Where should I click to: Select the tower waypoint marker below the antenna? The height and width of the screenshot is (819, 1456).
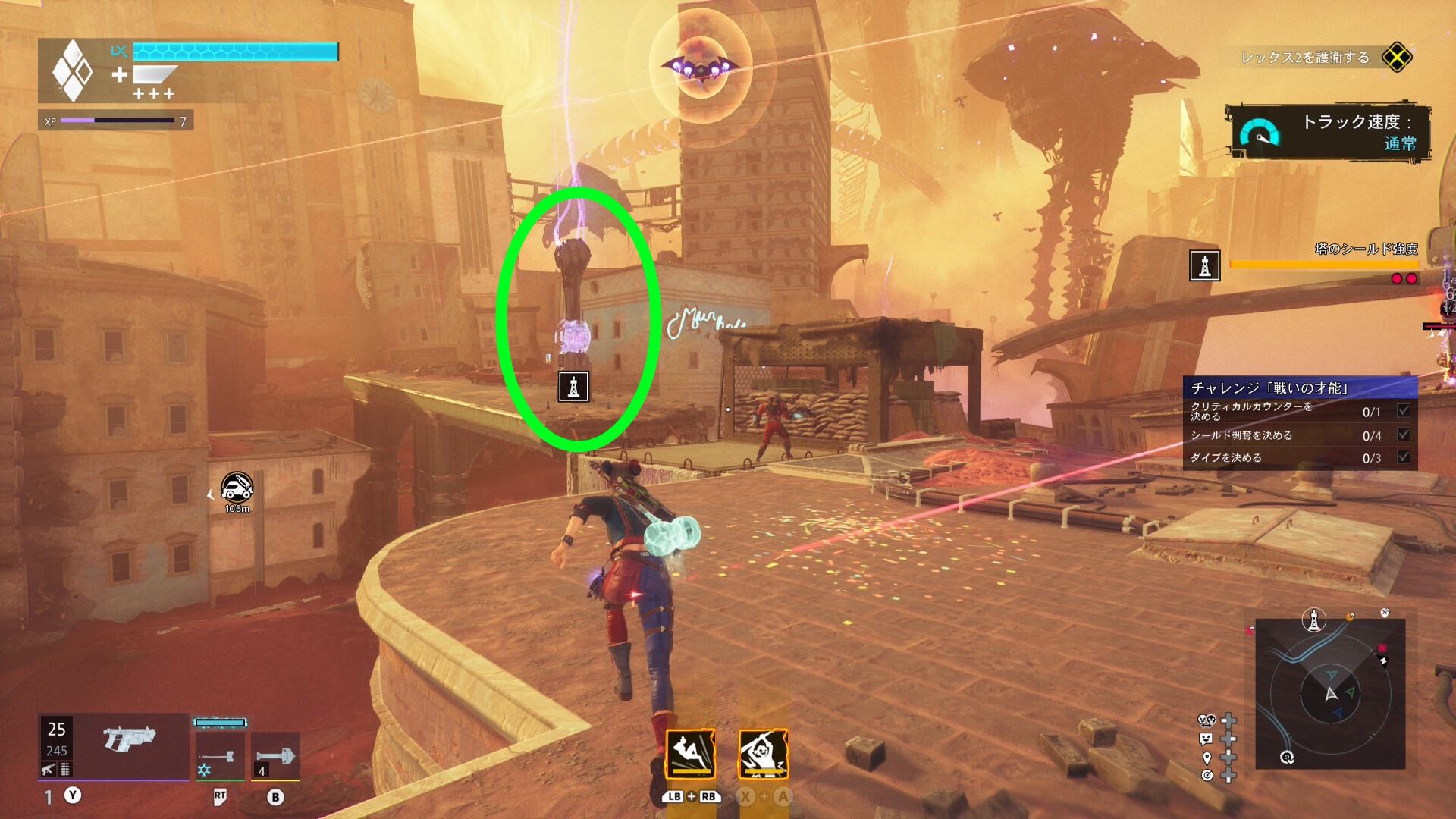pyautogui.click(x=573, y=387)
